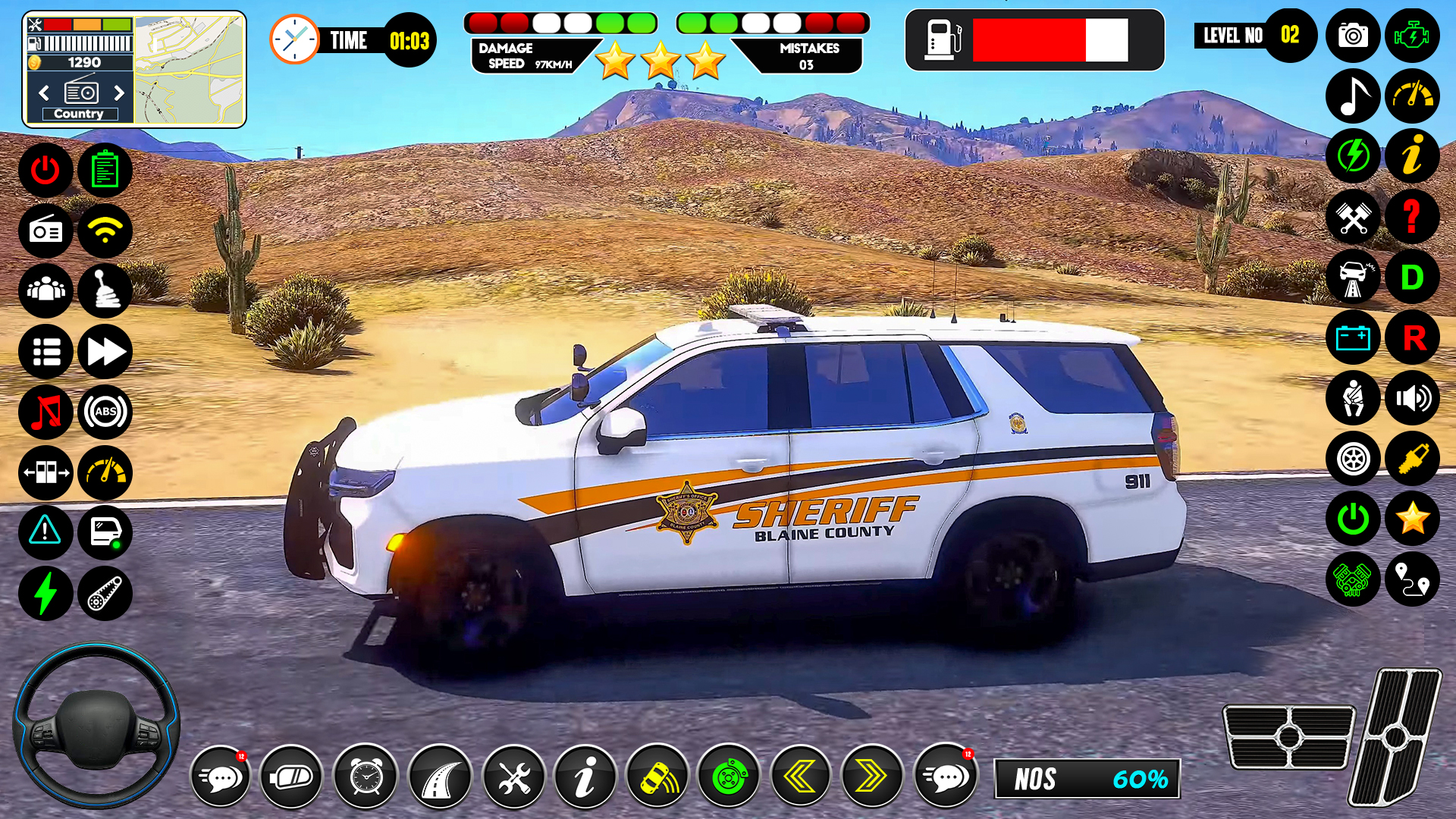This screenshot has width=1456, height=819.
Task: Open the camera view button
Action: click(x=1353, y=36)
